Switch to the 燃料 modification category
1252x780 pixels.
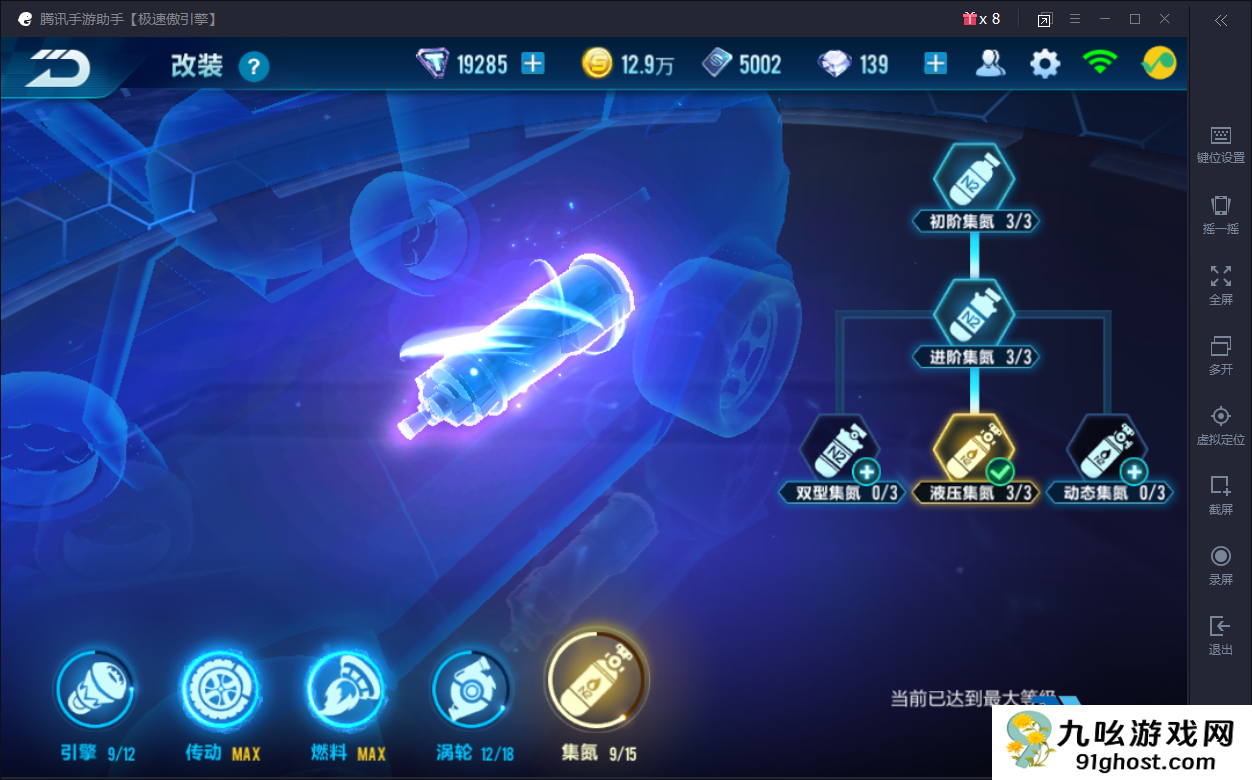[344, 690]
